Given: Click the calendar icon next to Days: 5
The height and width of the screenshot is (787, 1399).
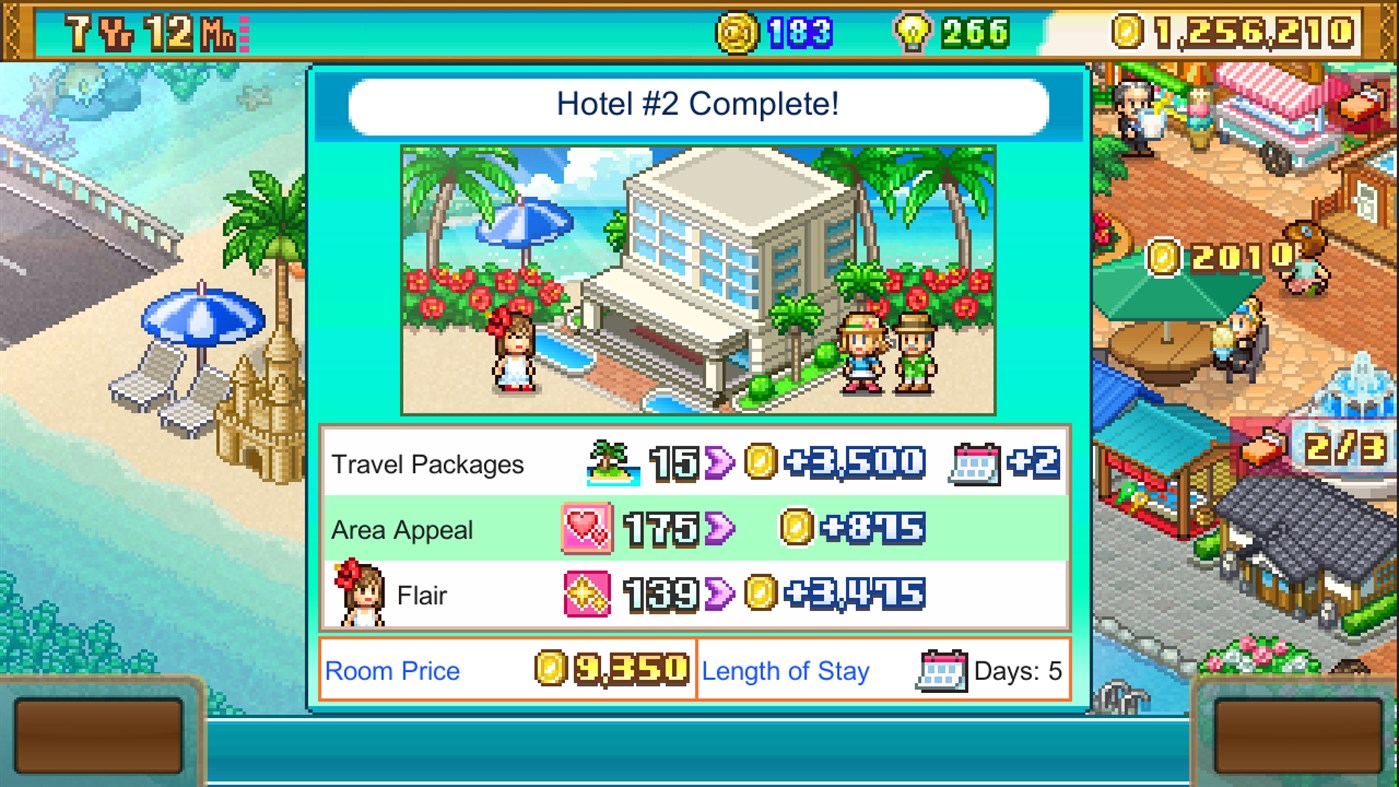Looking at the screenshot, I should (x=944, y=670).
